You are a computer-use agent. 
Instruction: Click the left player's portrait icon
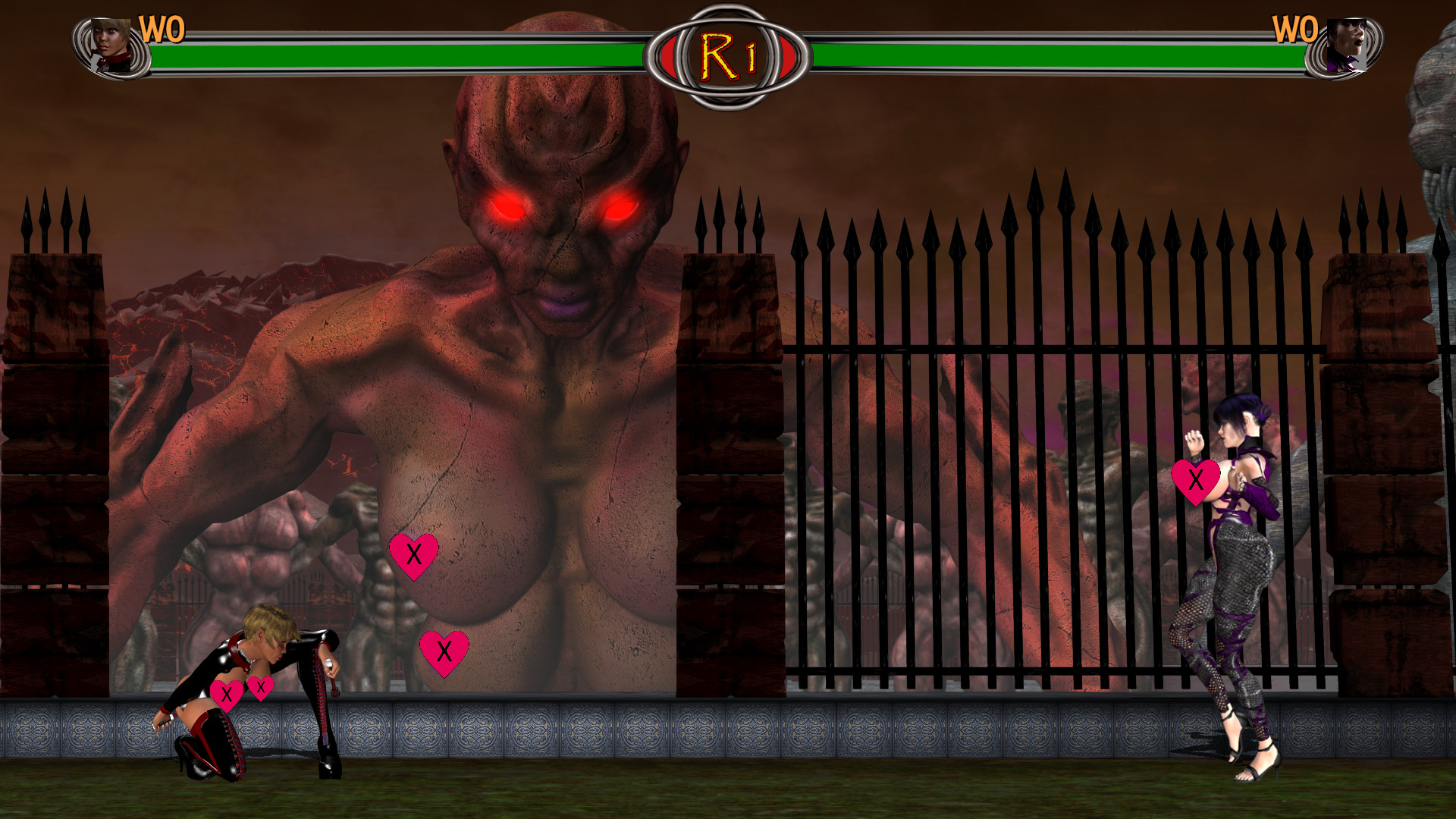click(111, 45)
